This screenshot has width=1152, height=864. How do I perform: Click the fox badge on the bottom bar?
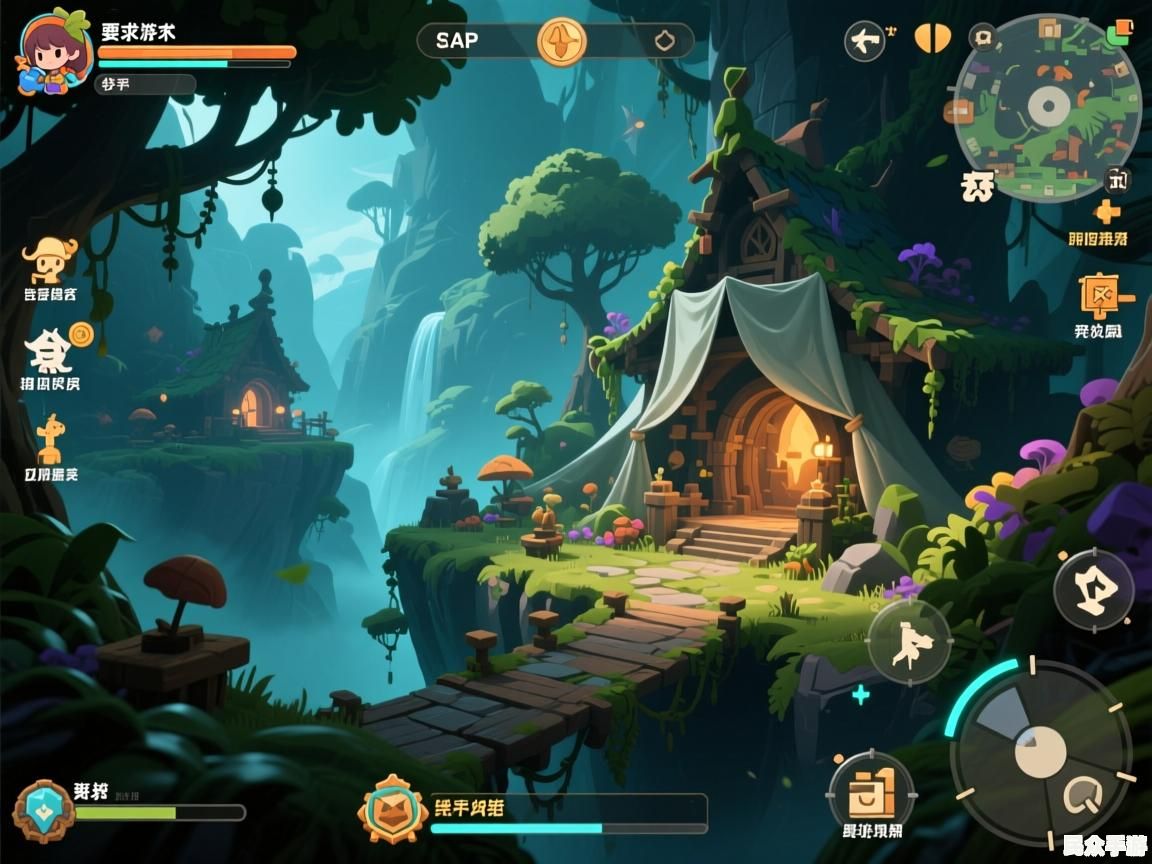click(394, 810)
